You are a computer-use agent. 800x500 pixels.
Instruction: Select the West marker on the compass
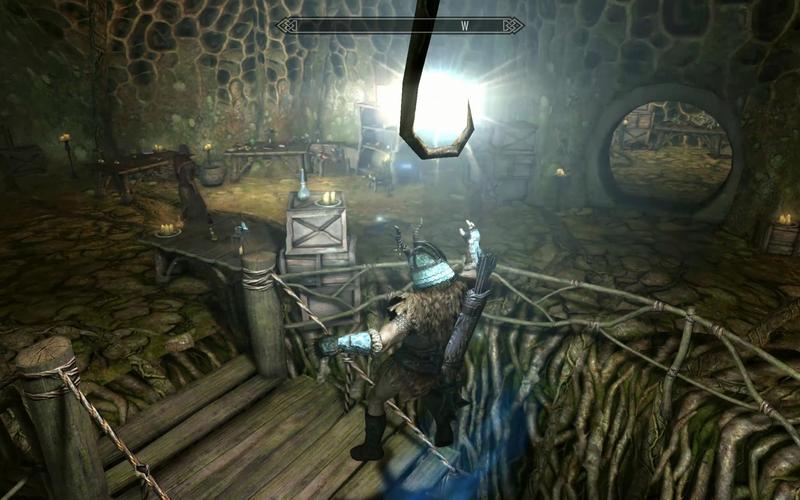coord(464,25)
